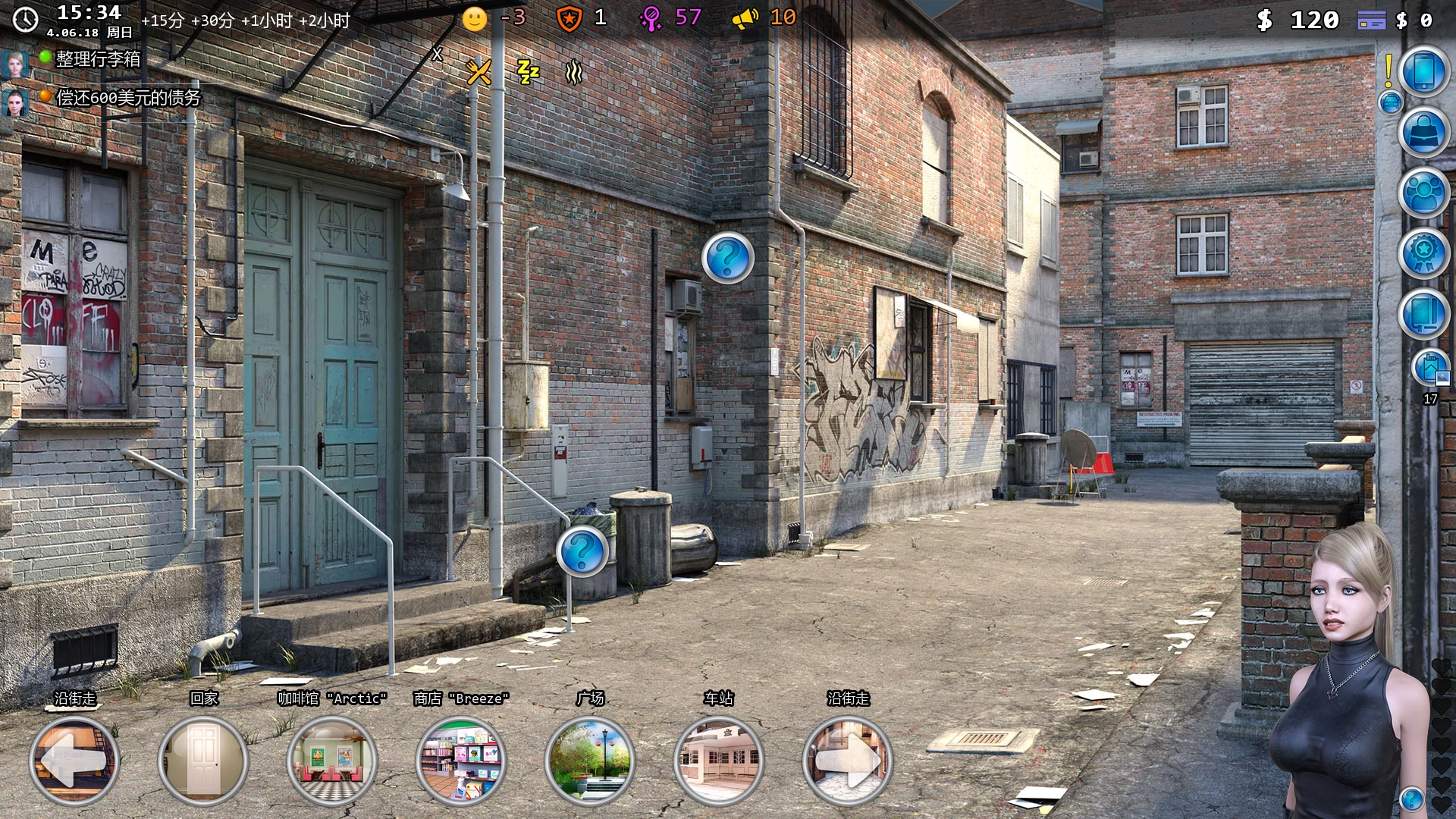Screen dimensions: 1456x819
Task: Open the 整理行李箱 quest entry
Action: (98, 59)
